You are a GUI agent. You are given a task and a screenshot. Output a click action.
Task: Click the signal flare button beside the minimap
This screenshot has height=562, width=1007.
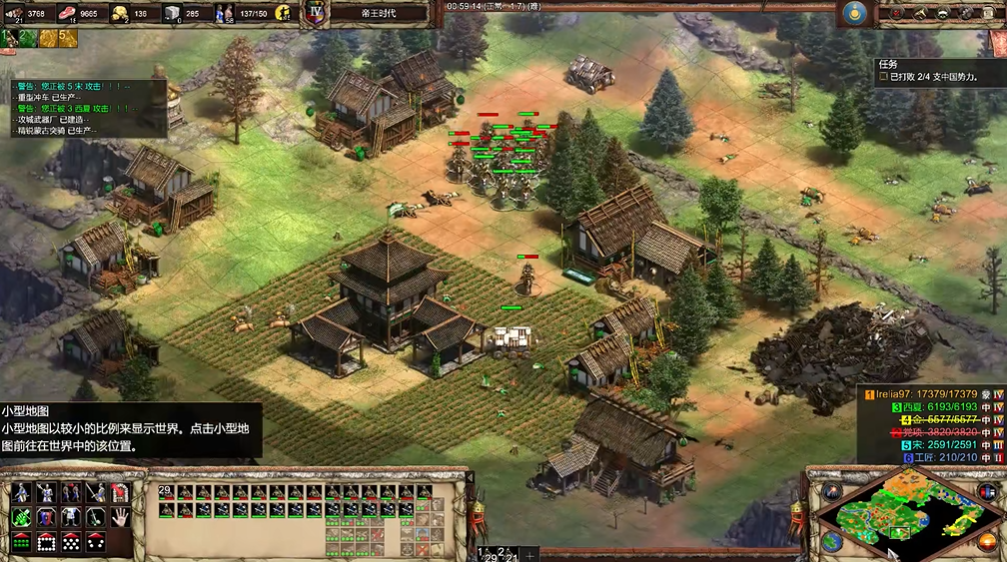(x=832, y=491)
